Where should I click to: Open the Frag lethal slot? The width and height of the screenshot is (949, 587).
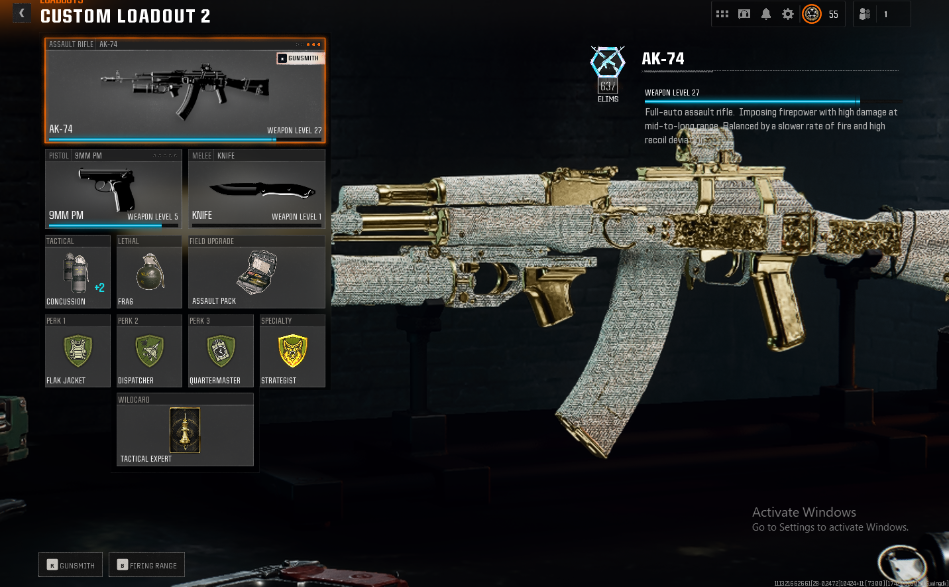[149, 272]
